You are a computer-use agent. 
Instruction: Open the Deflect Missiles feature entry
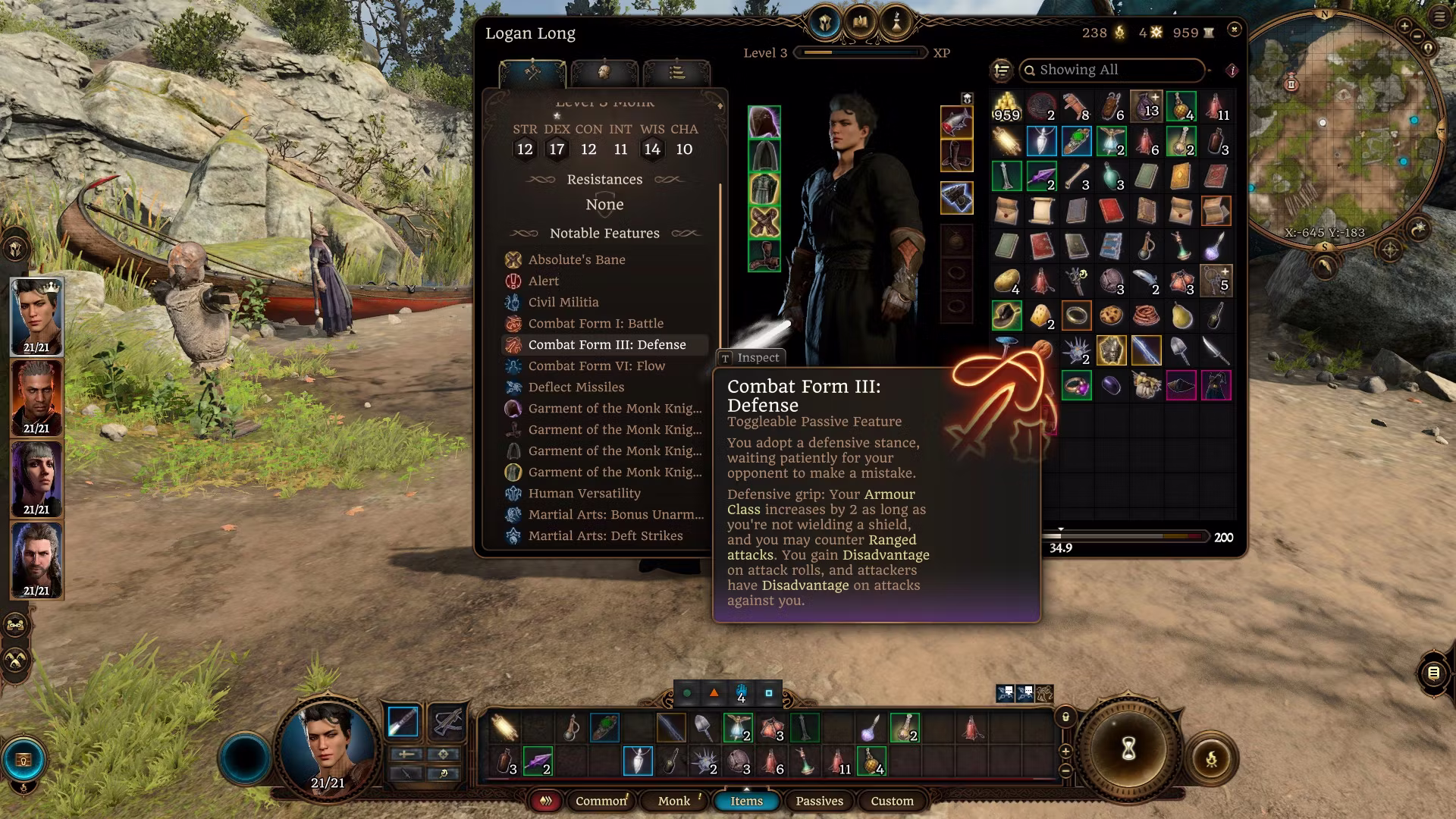pyautogui.click(x=576, y=387)
